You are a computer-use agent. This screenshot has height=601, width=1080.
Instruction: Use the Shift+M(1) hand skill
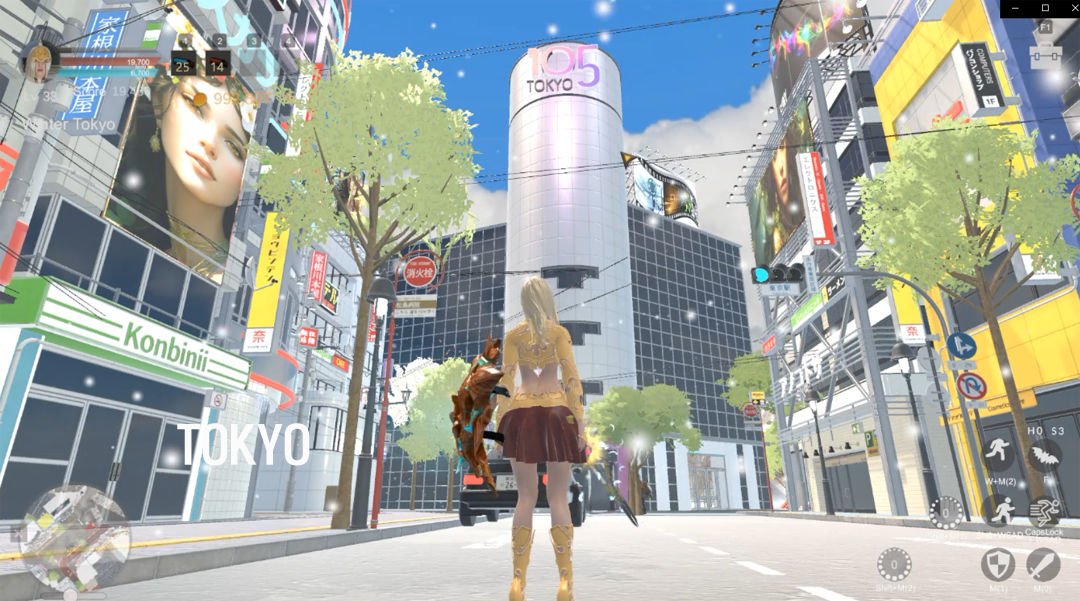pos(946,512)
